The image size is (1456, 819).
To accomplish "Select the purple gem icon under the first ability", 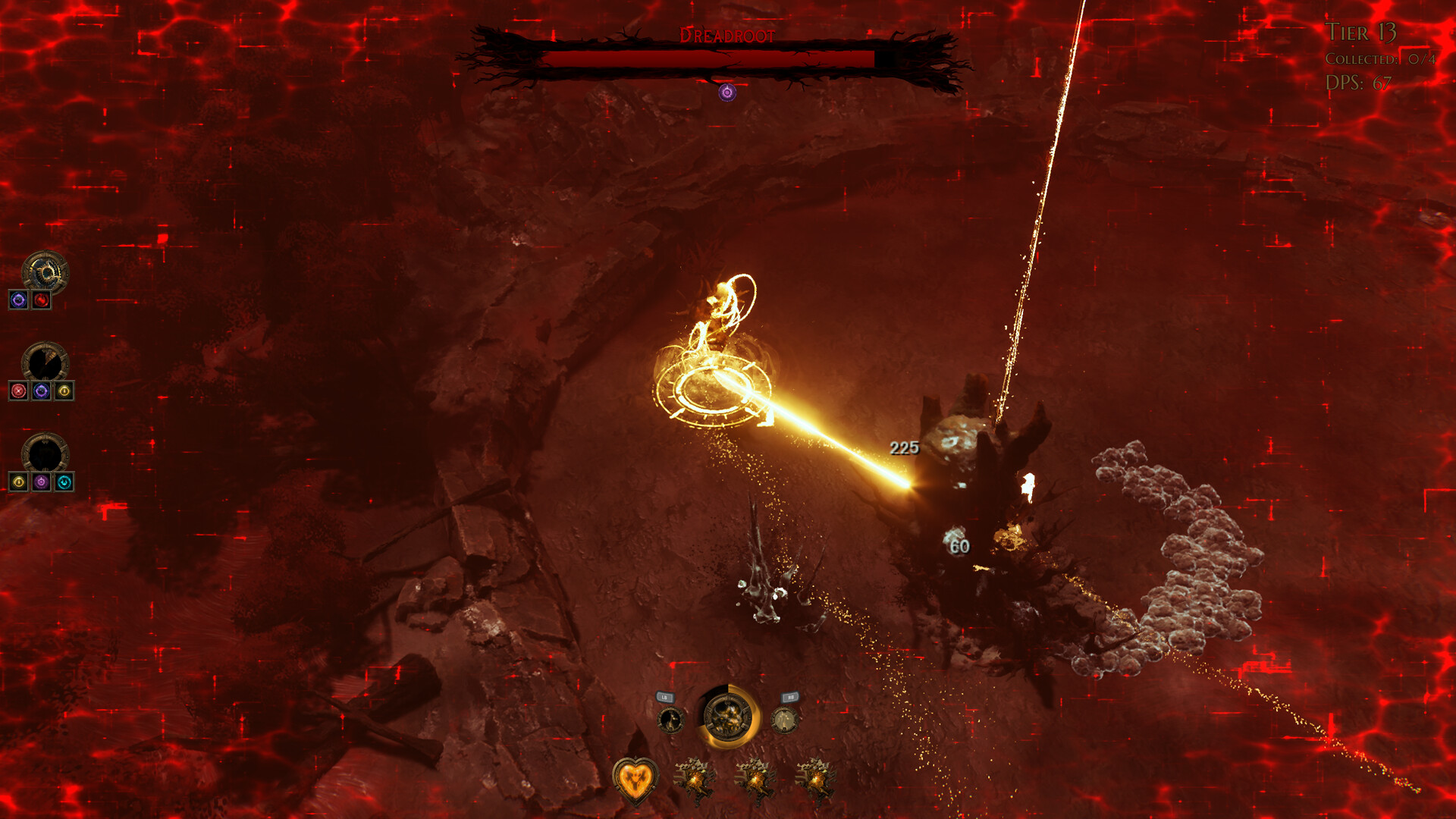I will pos(18,300).
